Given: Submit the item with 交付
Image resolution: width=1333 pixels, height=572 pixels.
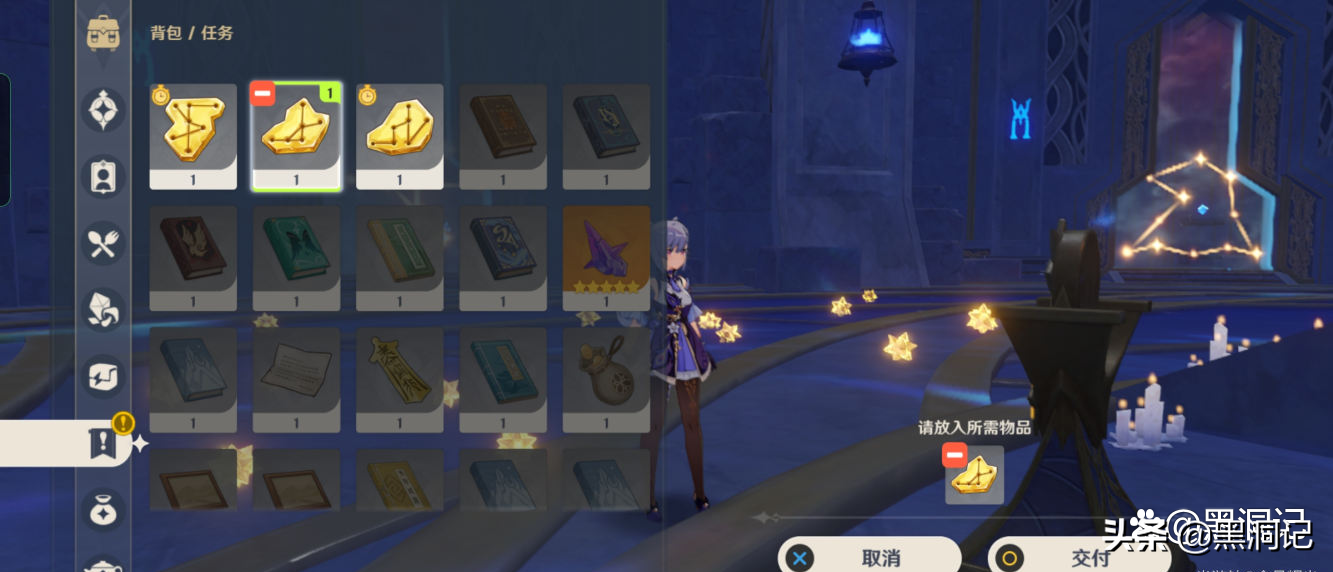Looking at the screenshot, I should 1079,557.
